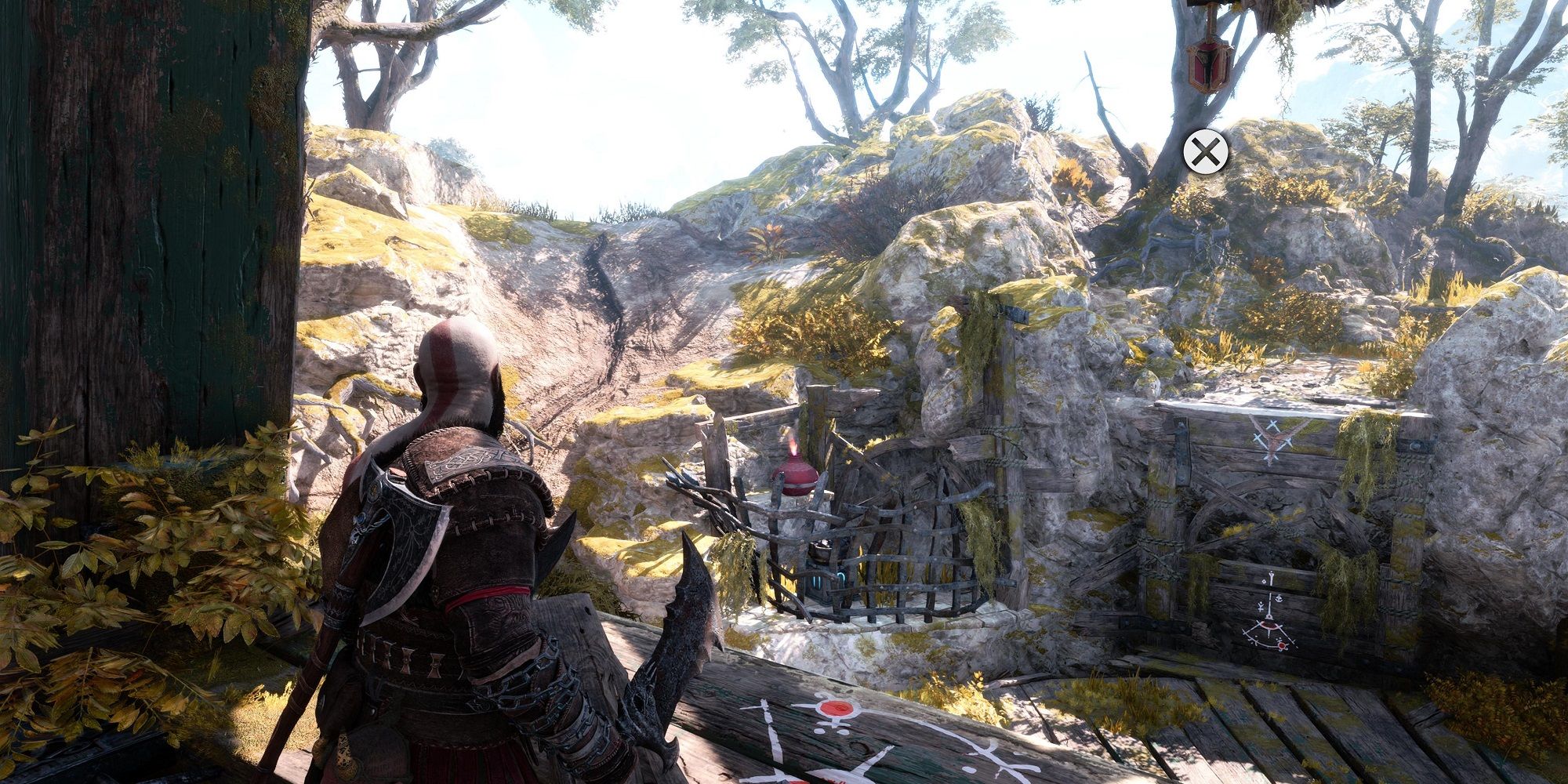Click the red band around the pot's middle
The image size is (1568, 784).
tap(800, 485)
